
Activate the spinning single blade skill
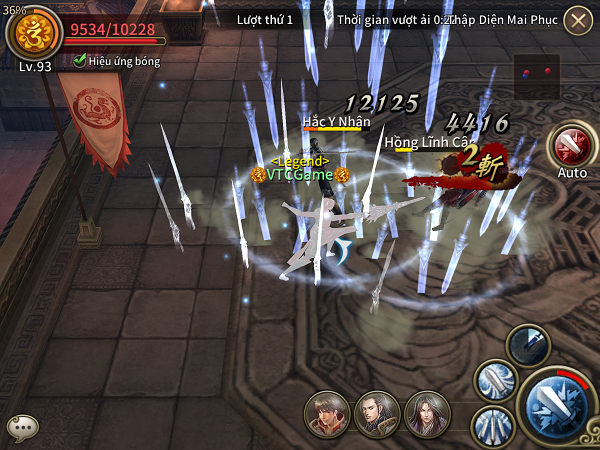coord(494,380)
